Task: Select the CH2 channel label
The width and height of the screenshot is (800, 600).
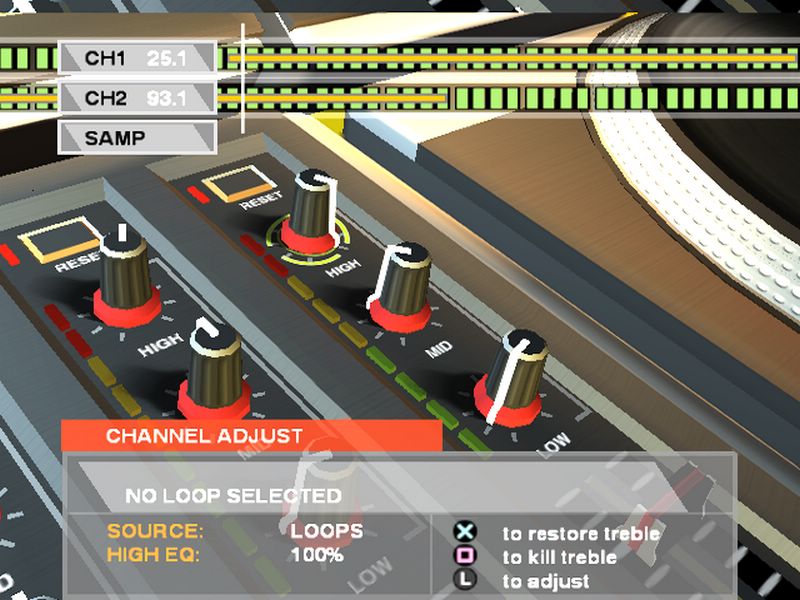Action: tap(137, 98)
